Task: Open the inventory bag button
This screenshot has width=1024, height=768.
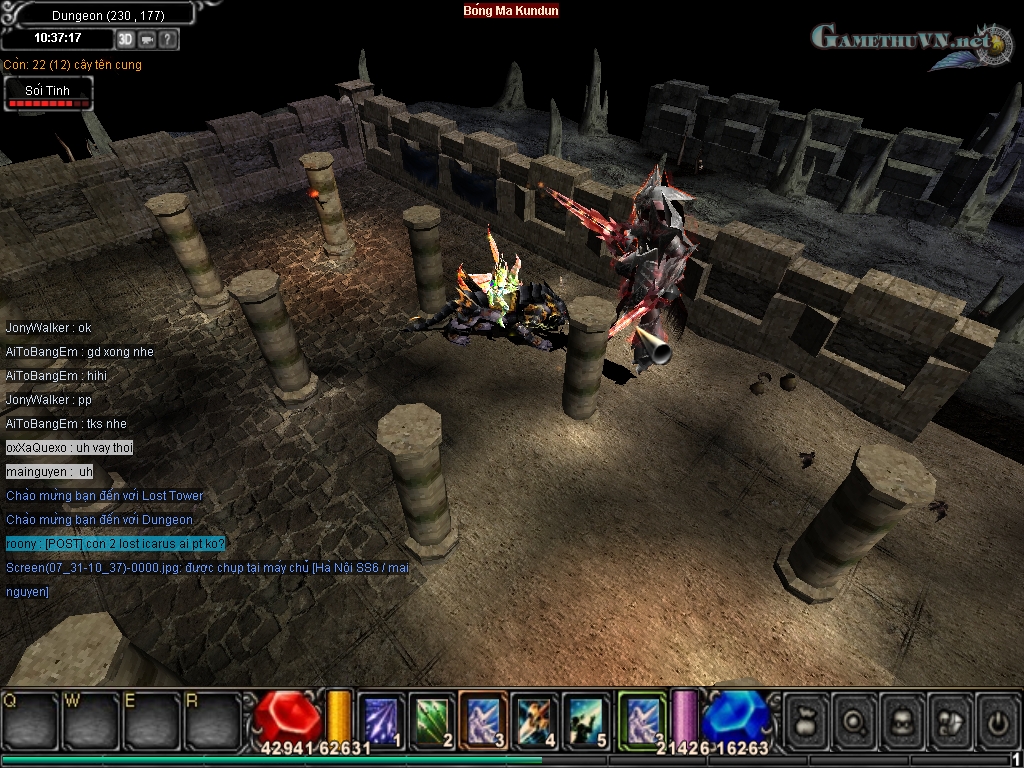Action: [x=806, y=720]
